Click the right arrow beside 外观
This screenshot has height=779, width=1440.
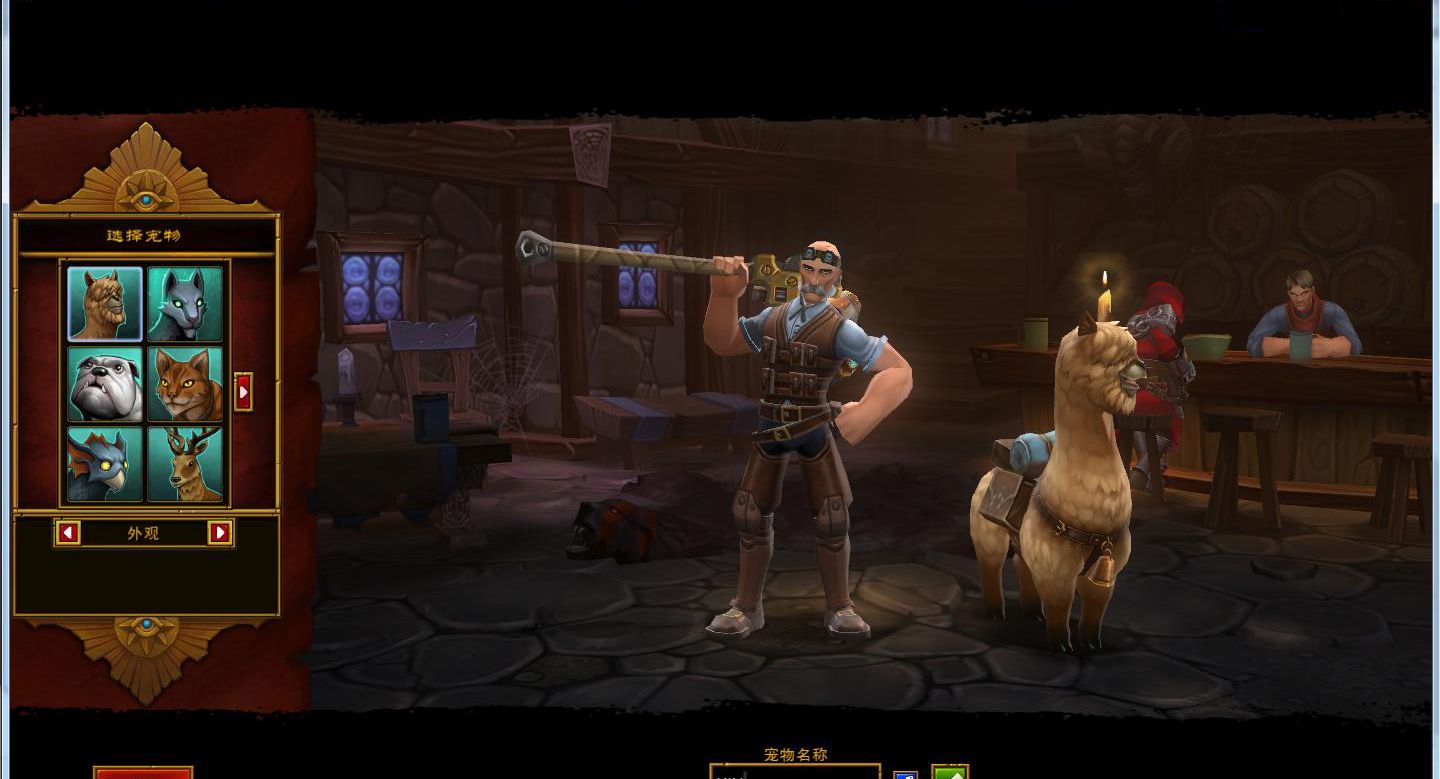(x=220, y=533)
